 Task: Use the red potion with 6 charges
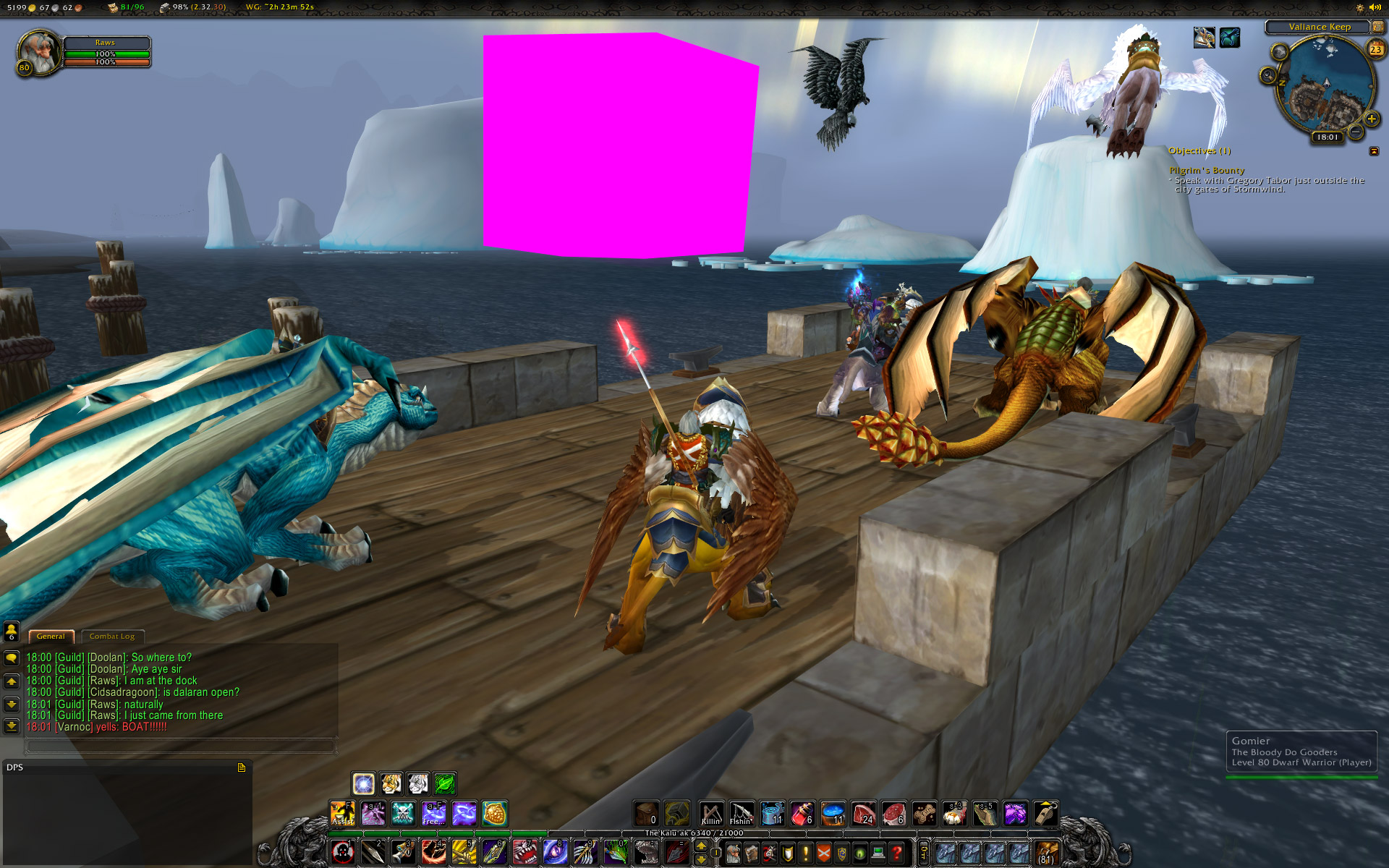[802, 814]
